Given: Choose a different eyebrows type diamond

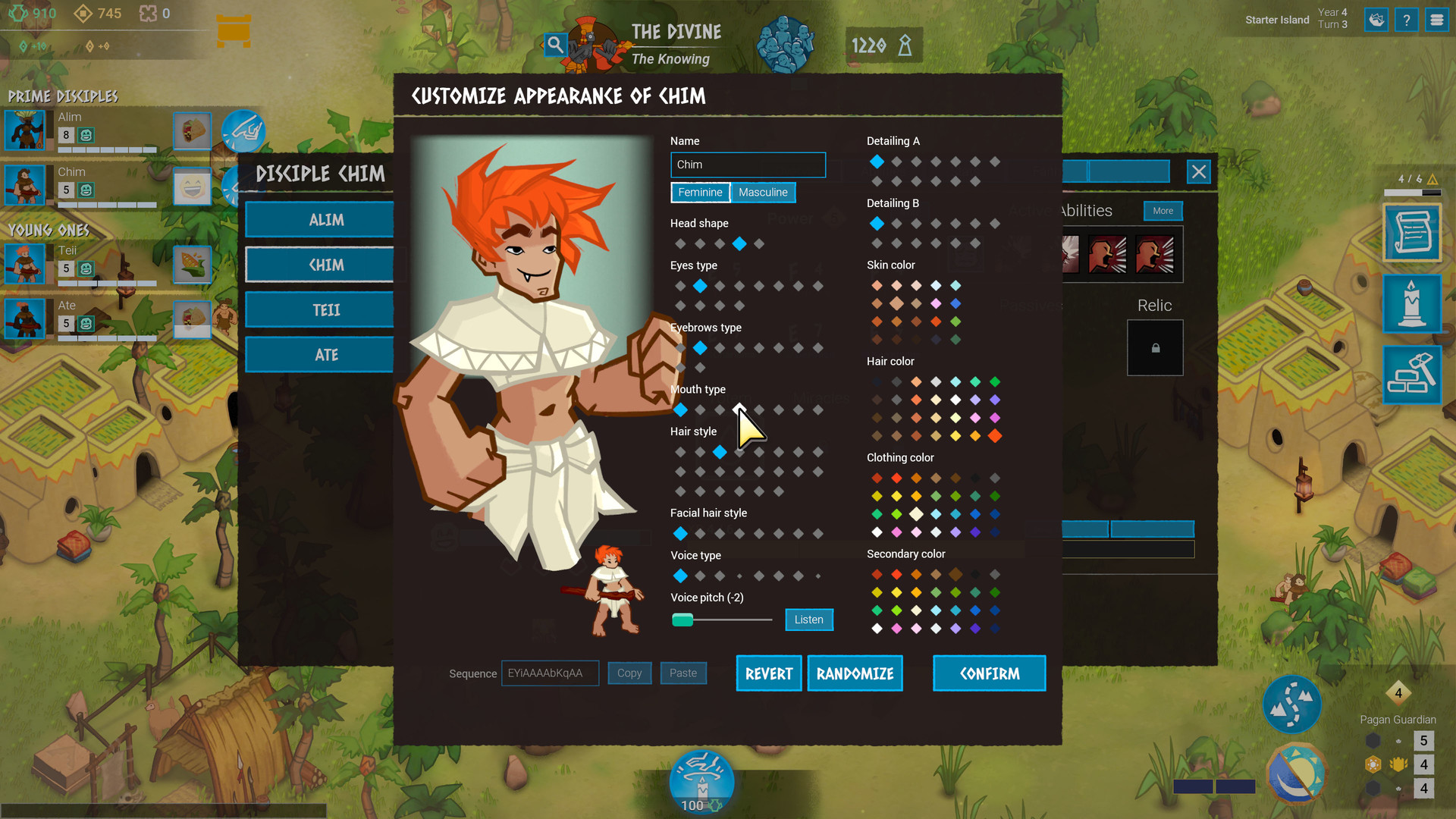Looking at the screenshot, I should [720, 348].
